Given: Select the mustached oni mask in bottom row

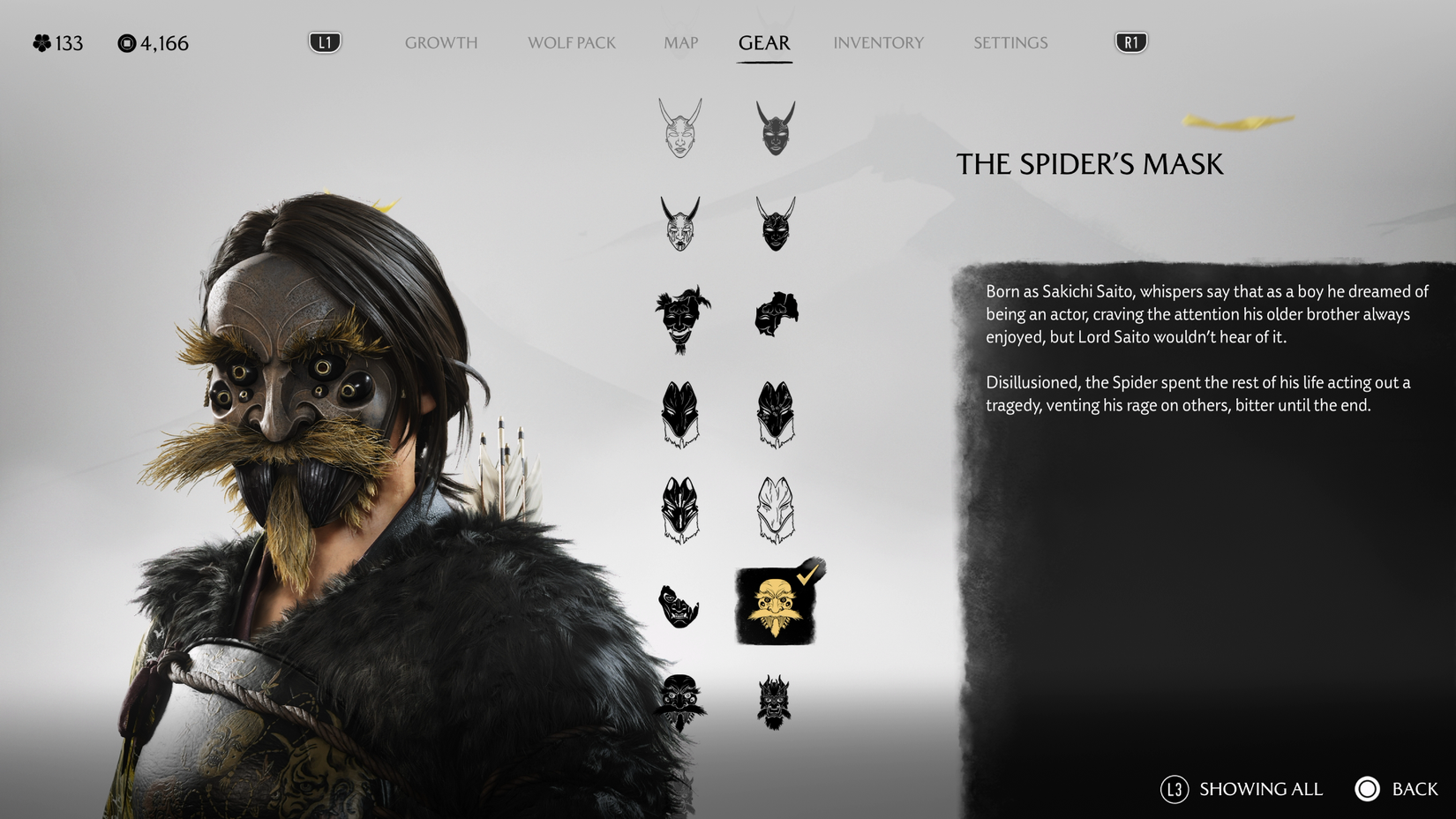Looking at the screenshot, I should (679, 703).
